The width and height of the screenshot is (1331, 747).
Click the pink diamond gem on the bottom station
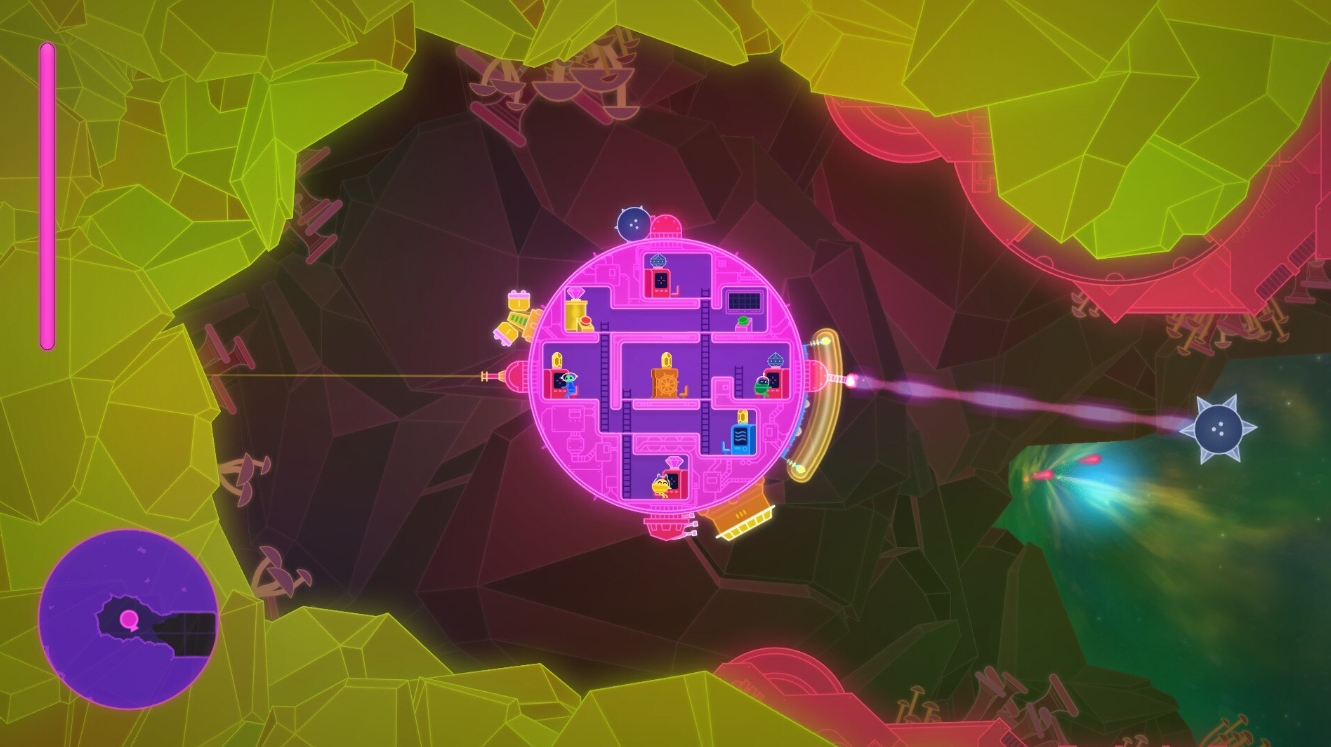click(675, 464)
